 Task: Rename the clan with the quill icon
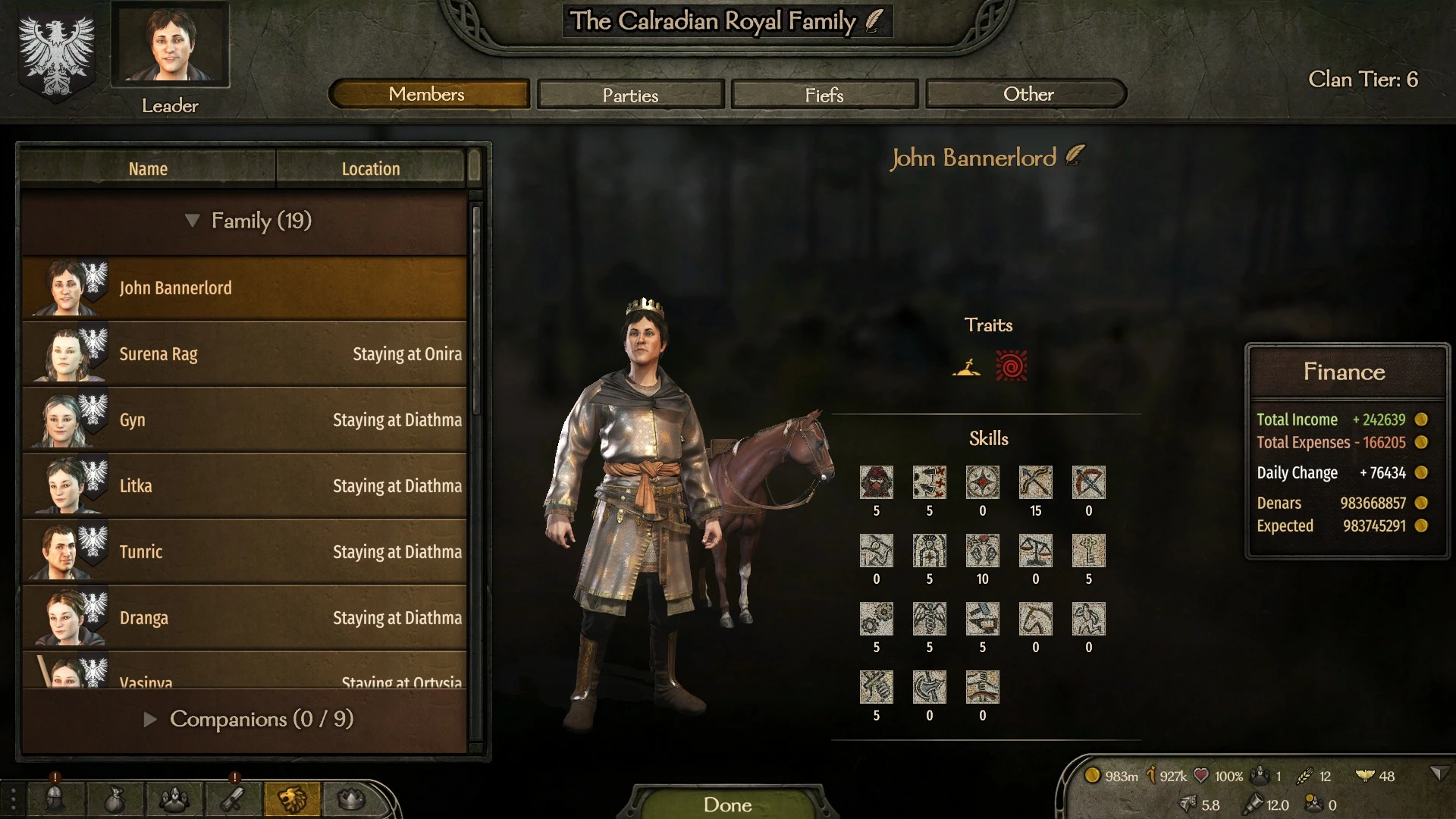(874, 20)
